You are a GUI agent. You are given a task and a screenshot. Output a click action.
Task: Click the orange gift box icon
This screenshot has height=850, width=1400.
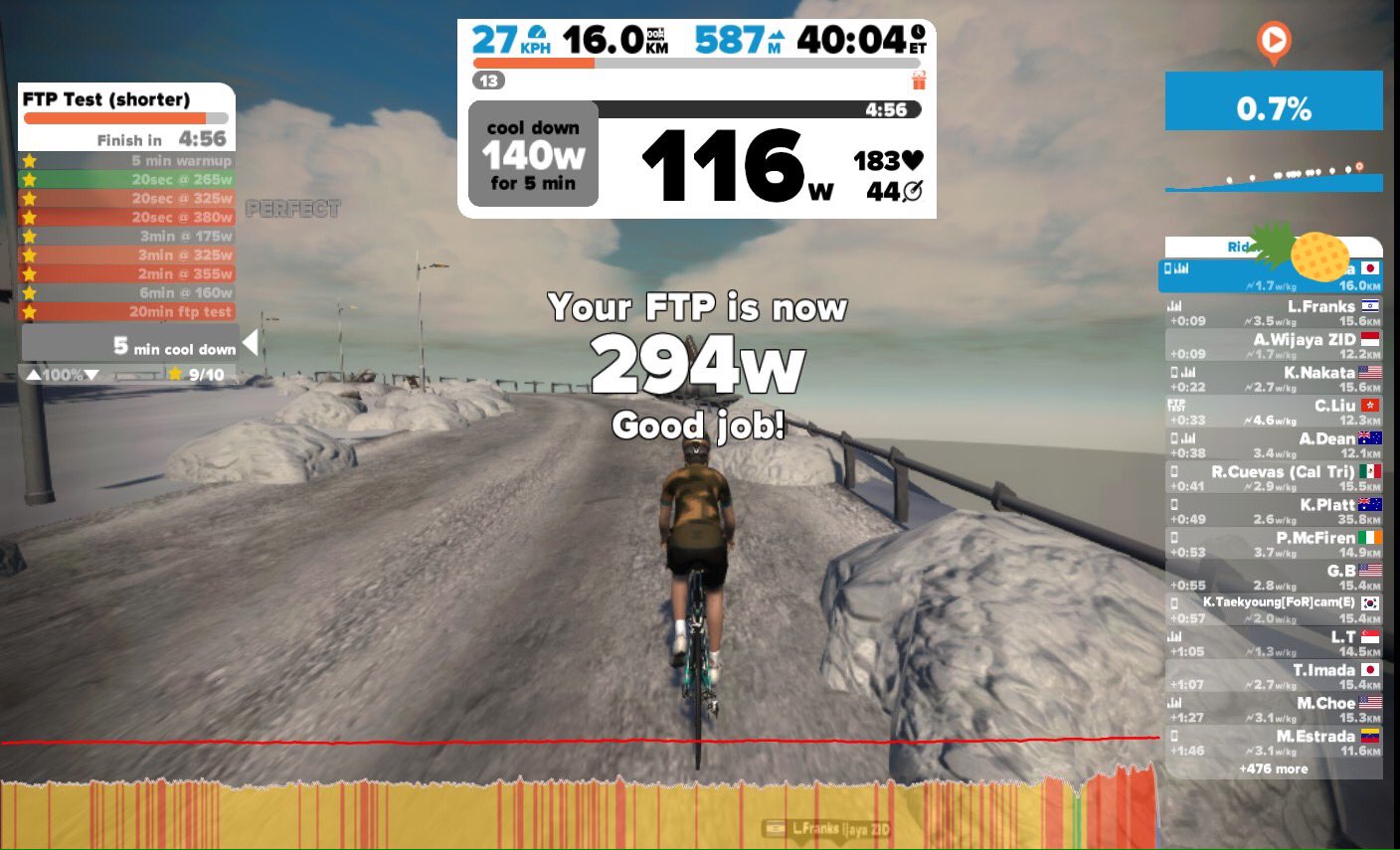919,81
